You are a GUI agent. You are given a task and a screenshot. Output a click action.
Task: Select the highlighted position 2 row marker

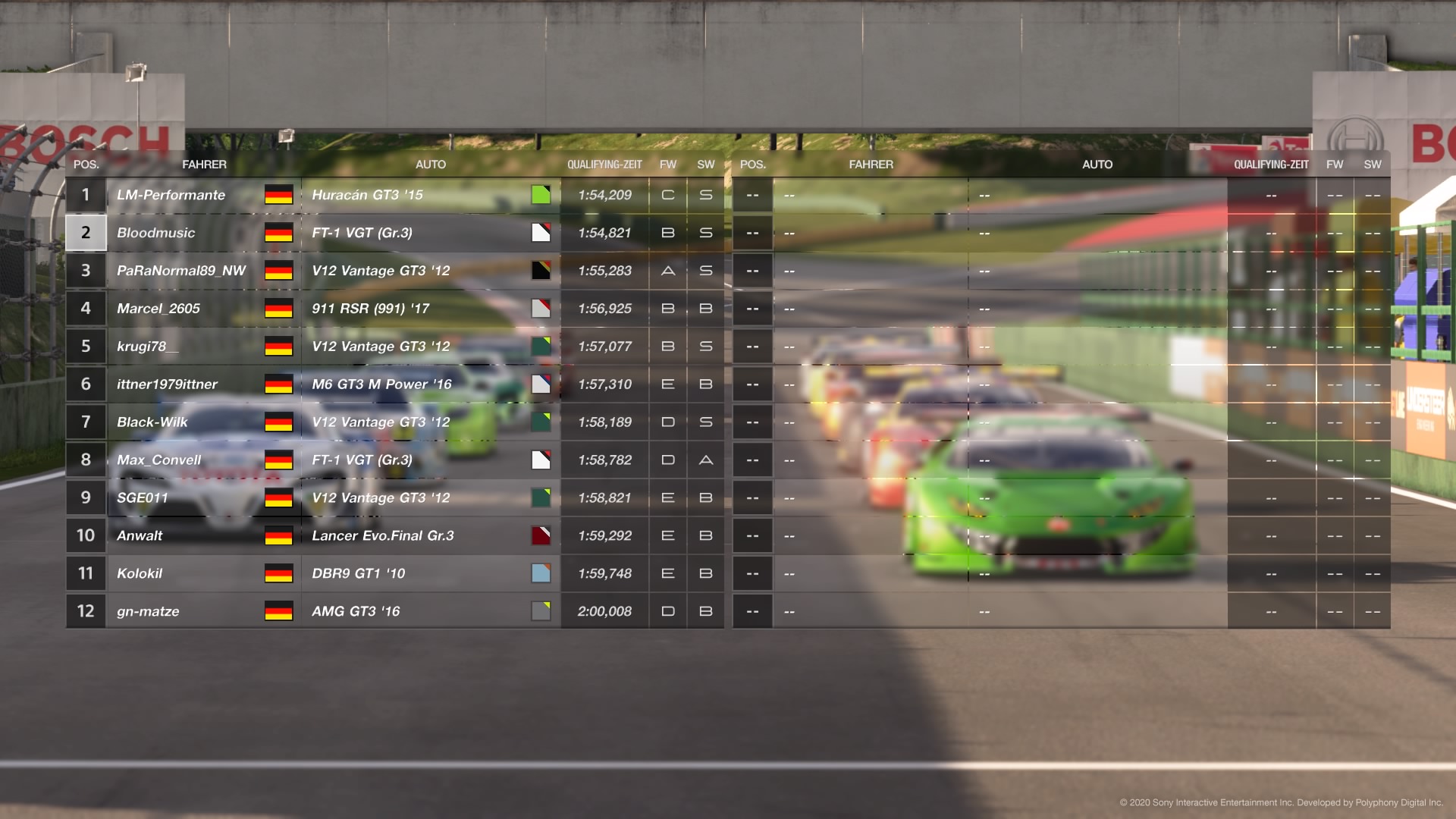tap(86, 233)
